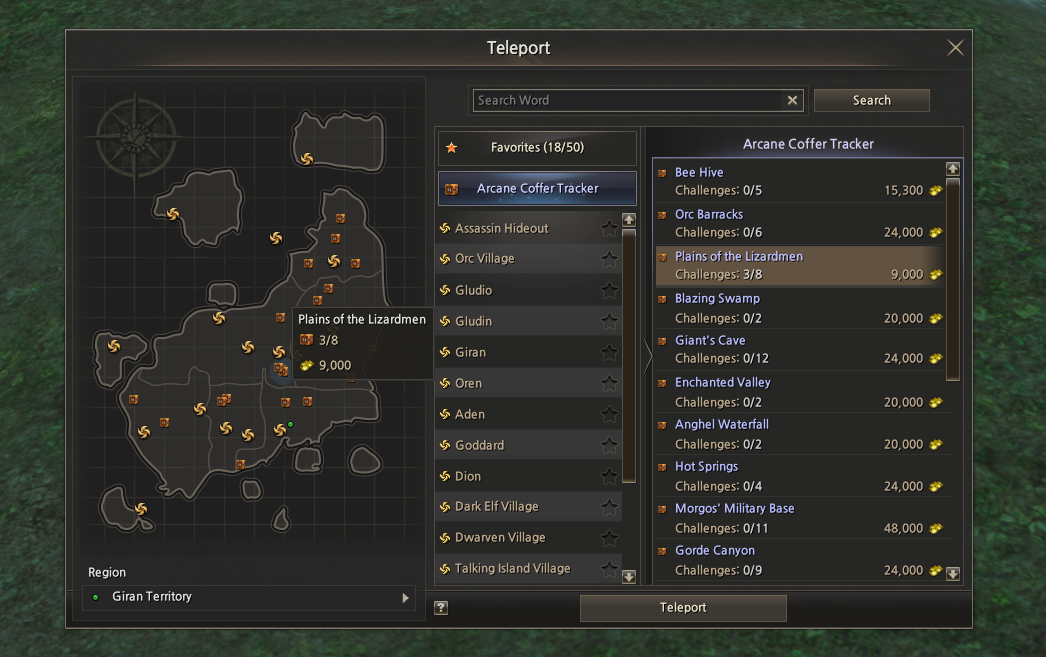Screen dimensions: 1046x657
Task: Confirm with the Teleport button
Action: point(683,608)
